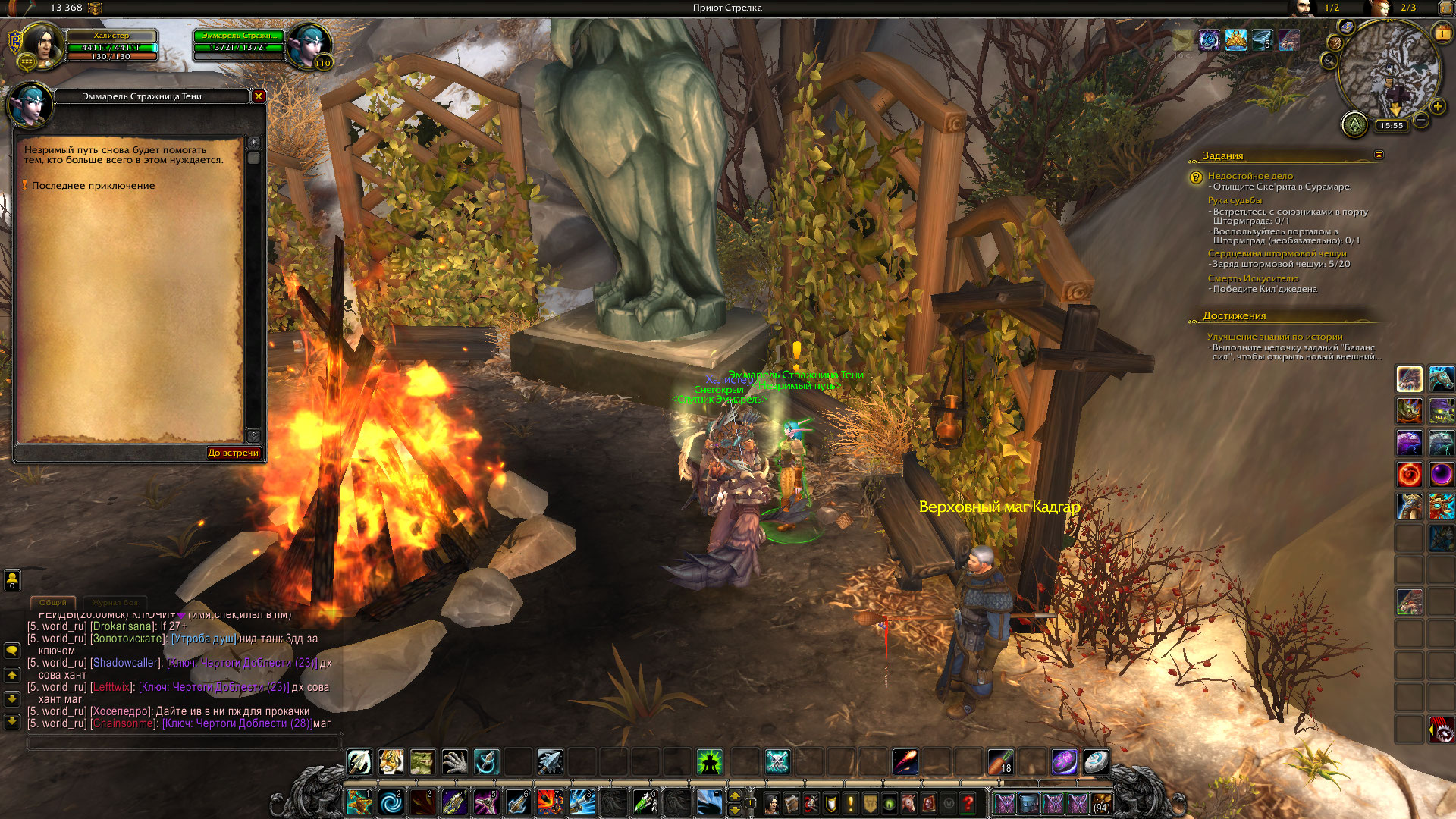Use the carrot item with 18 charges
The height and width of the screenshot is (819, 1456).
(x=1000, y=761)
